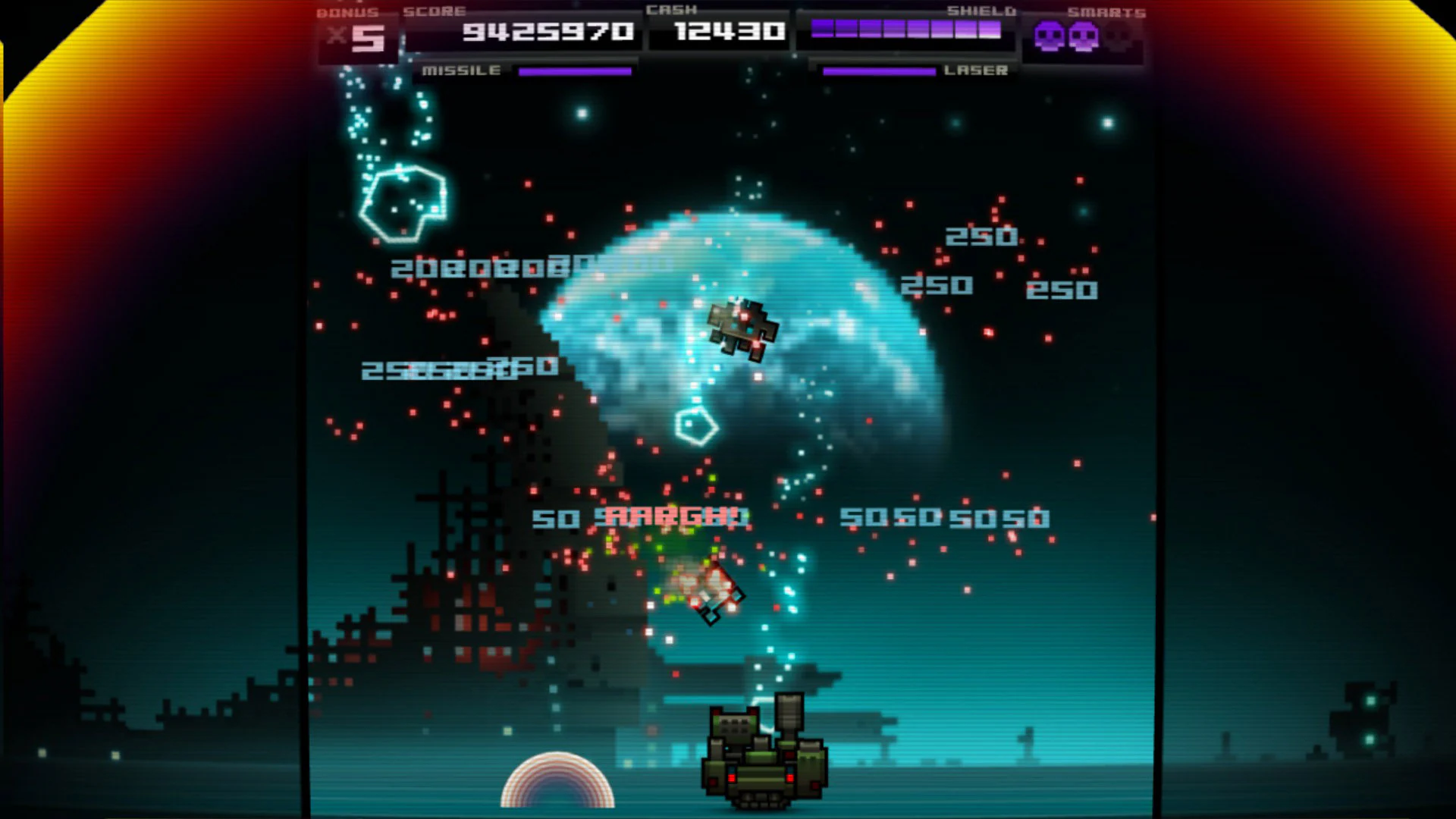Viewport: 1456px width, 819px height.
Task: Expand the SHIELD status panel
Action: pos(906,30)
